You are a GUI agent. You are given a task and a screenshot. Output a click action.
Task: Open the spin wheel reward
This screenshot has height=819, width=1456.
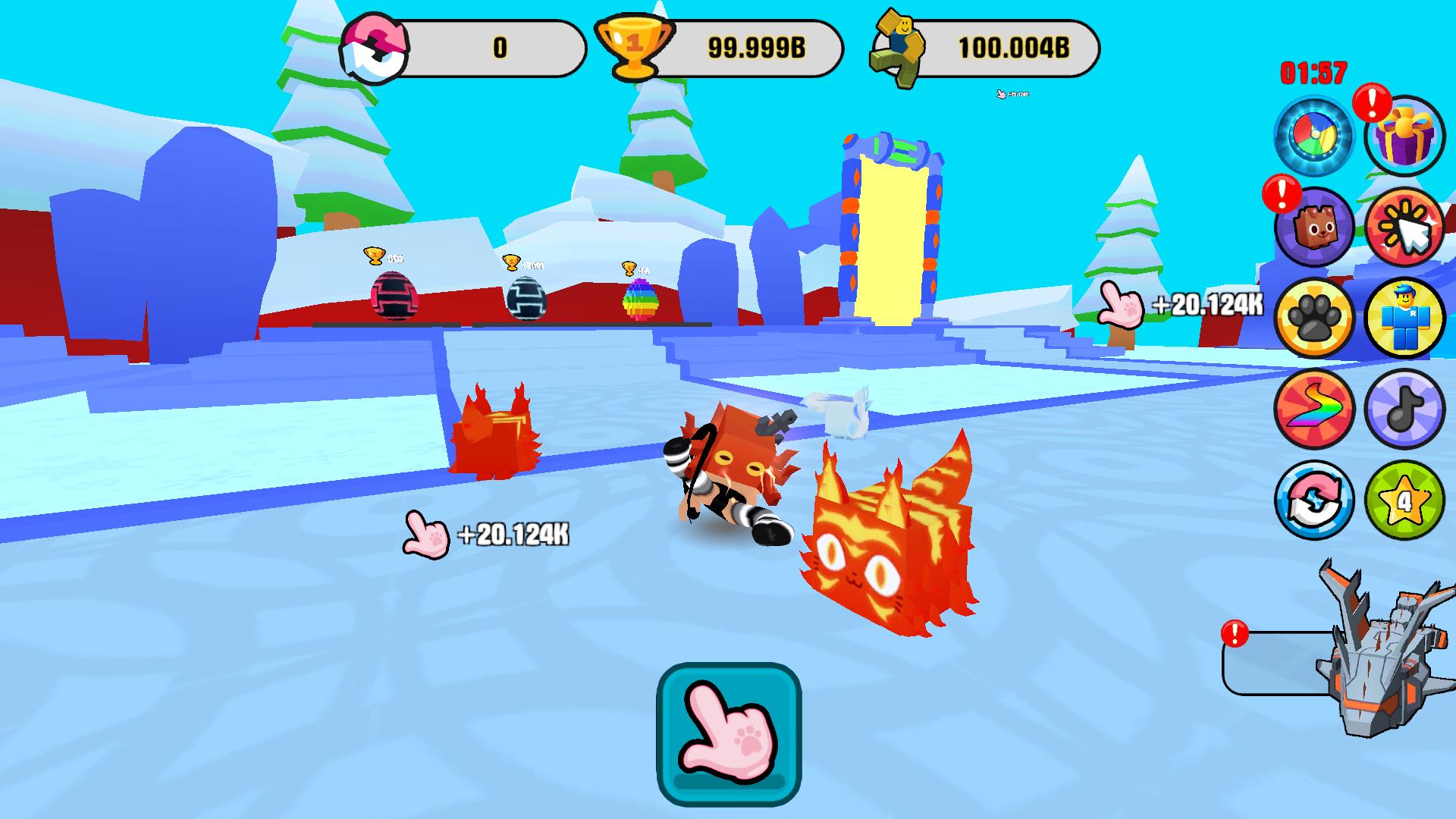tap(1314, 135)
